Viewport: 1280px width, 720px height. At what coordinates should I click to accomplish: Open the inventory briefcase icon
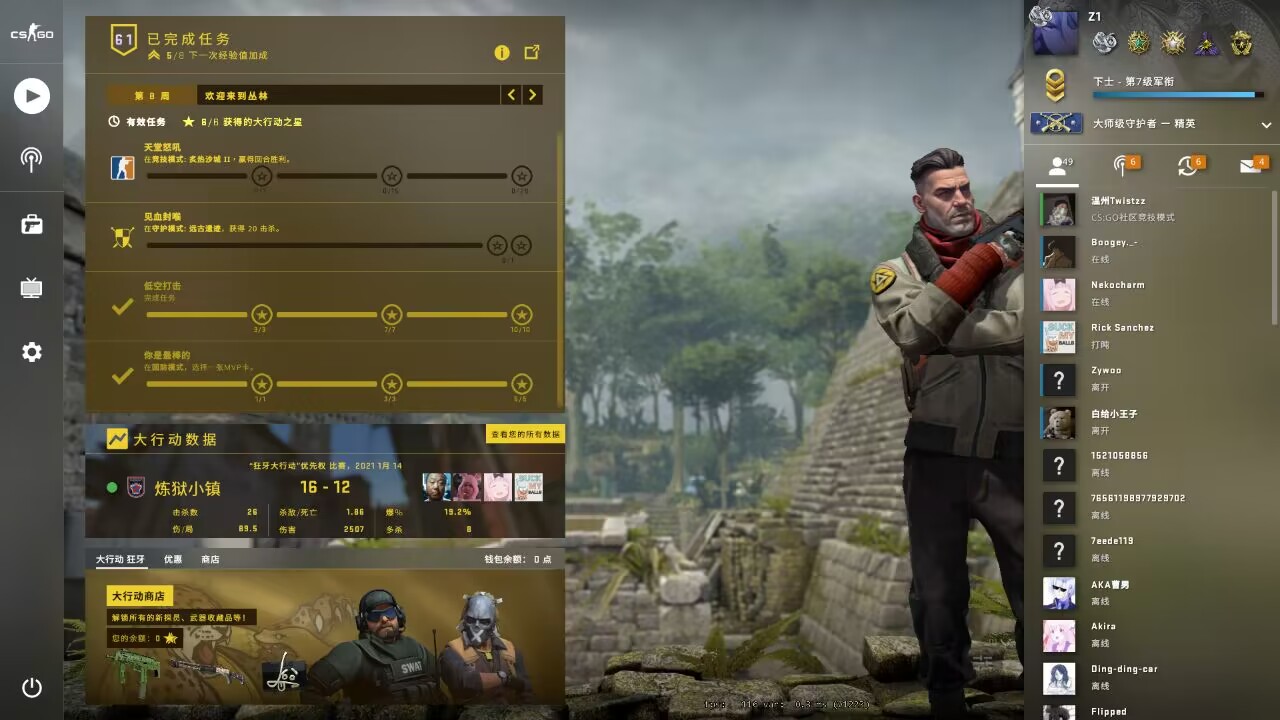(x=31, y=224)
